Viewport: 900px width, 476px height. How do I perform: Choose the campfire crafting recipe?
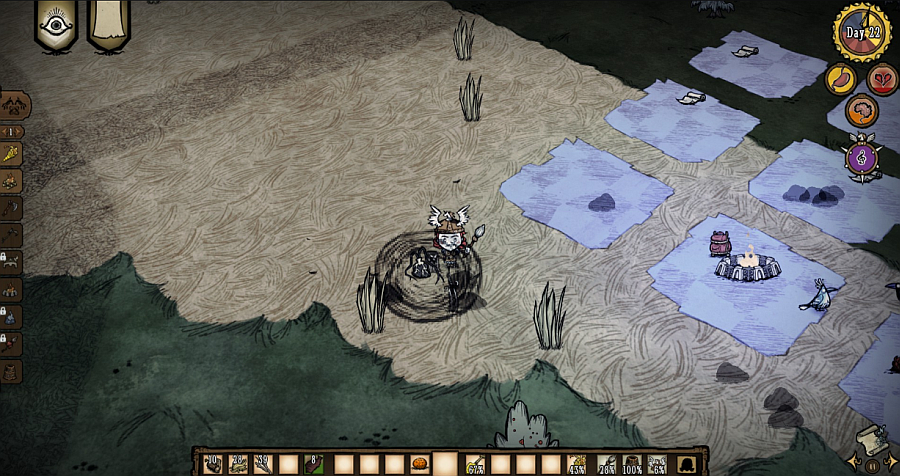[13, 182]
